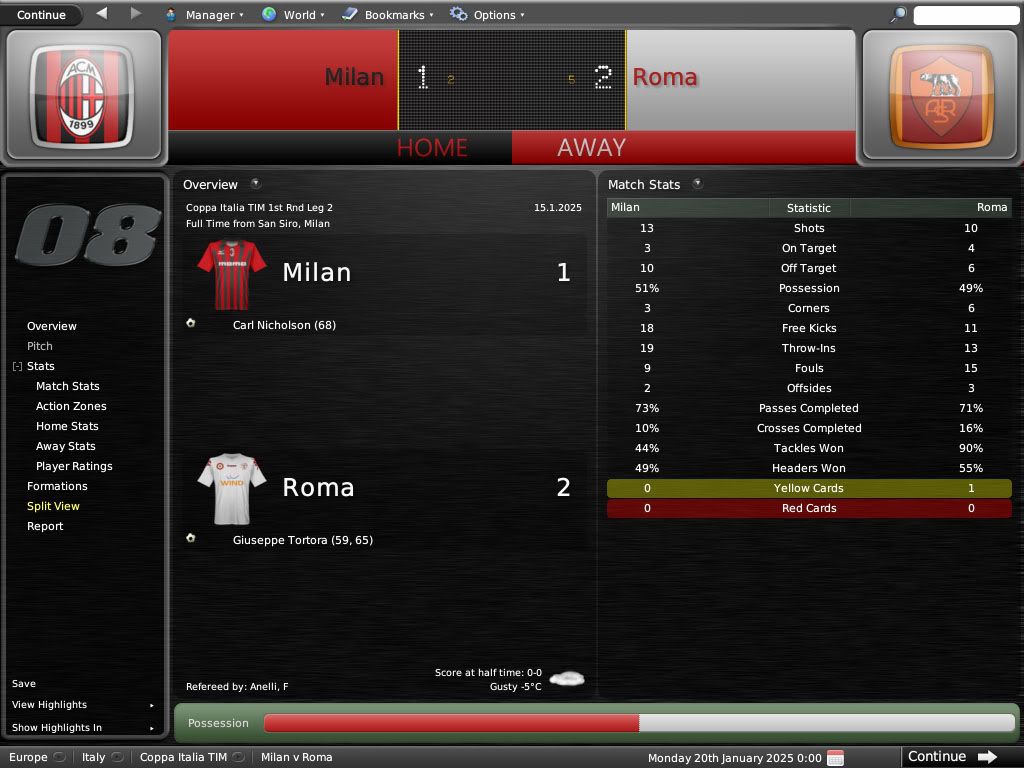Viewport: 1024px width, 768px height.
Task: Open the Options menu
Action: [x=487, y=15]
